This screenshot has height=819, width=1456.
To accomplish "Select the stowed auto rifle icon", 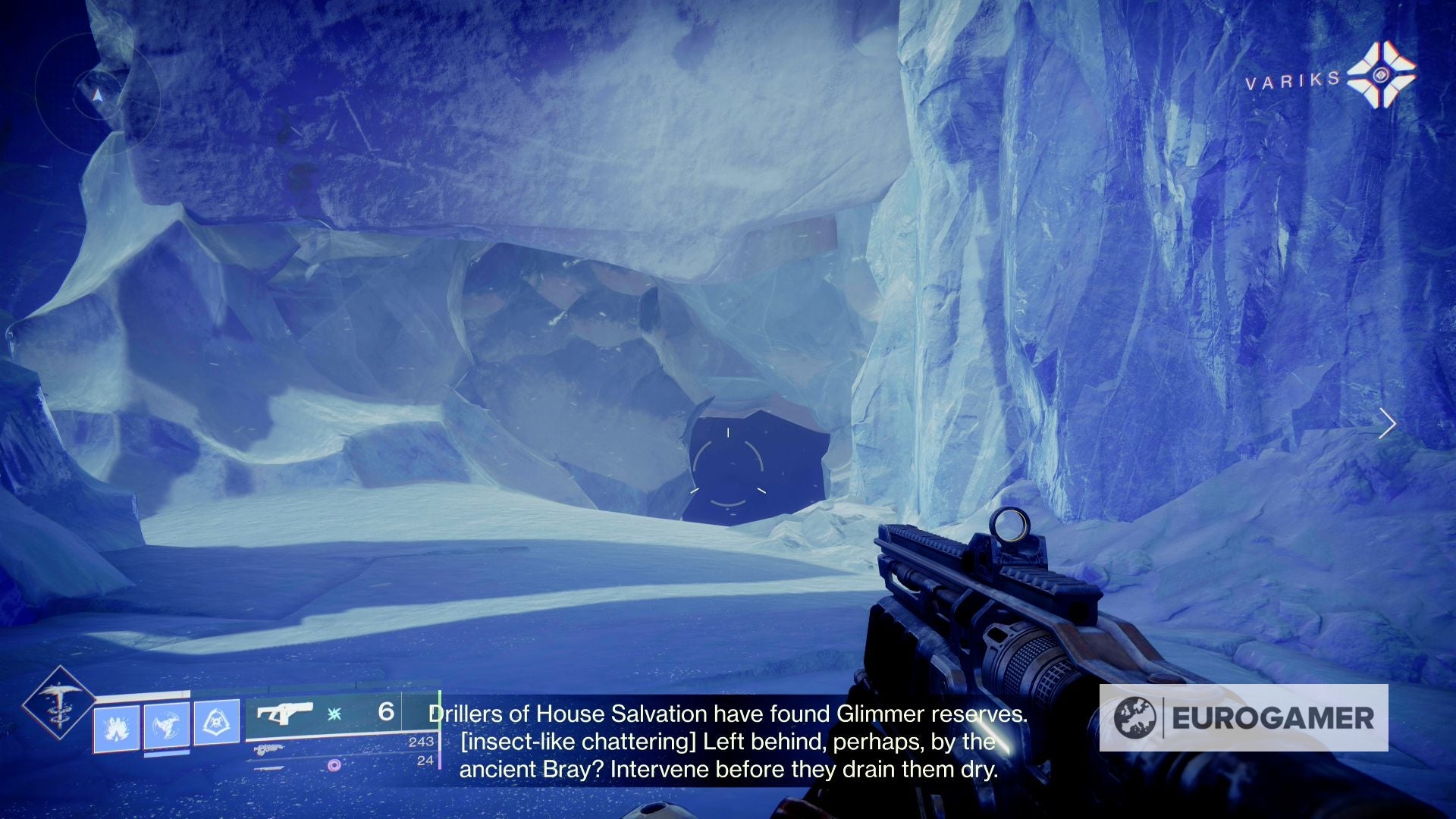I will point(270,750).
